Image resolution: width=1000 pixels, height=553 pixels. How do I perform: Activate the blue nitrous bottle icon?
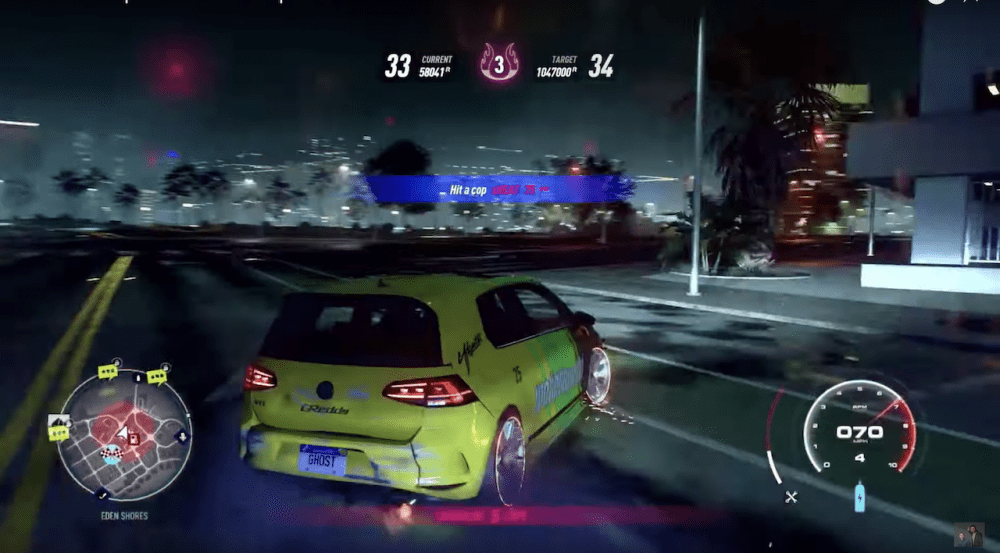point(859,497)
